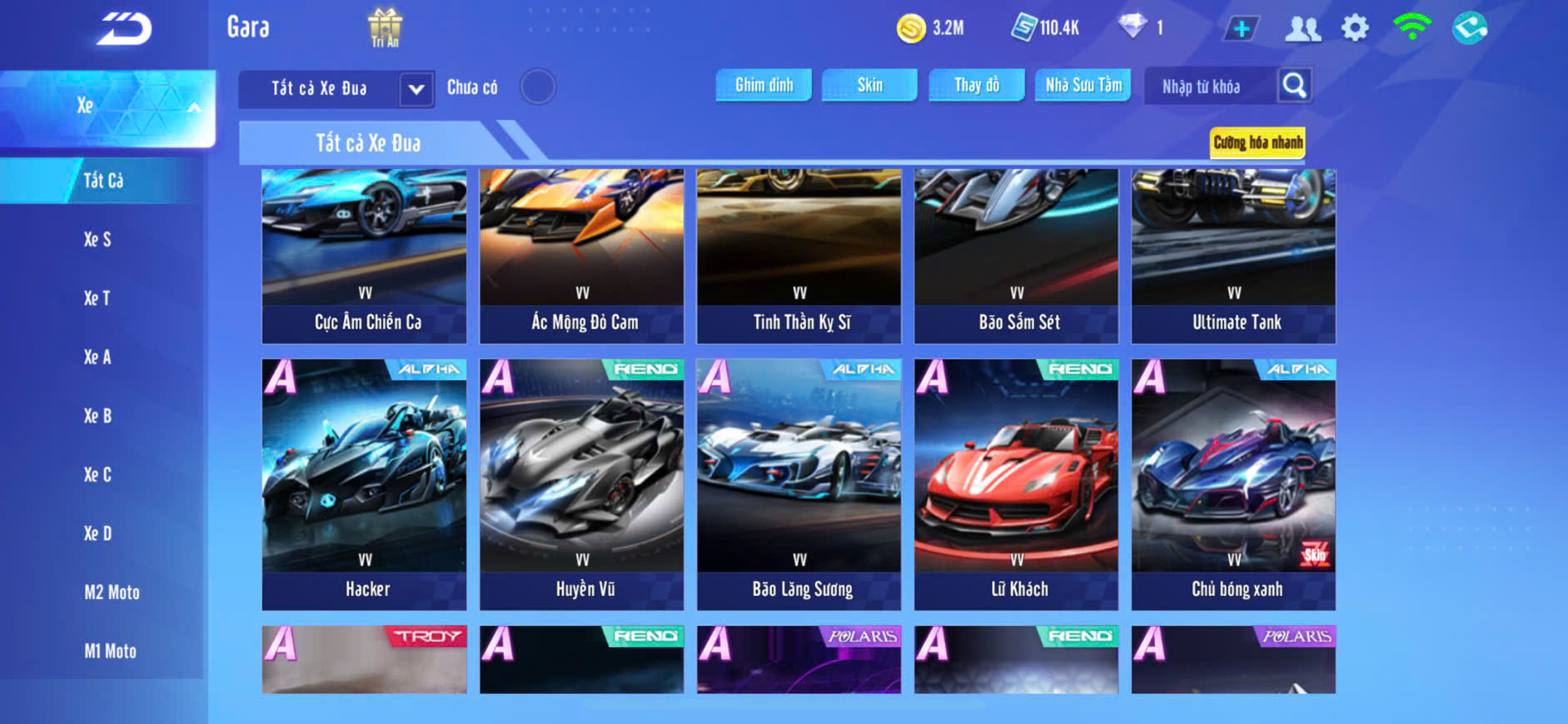The height and width of the screenshot is (724, 1568).
Task: Toggle the Chưa có filter
Action: tap(537, 87)
